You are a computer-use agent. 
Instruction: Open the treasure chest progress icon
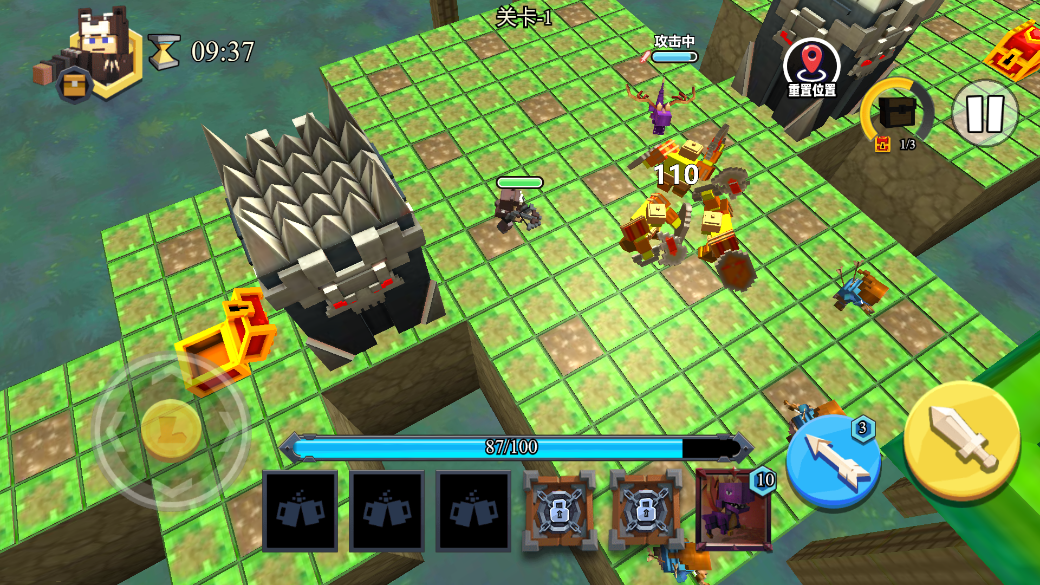895,115
